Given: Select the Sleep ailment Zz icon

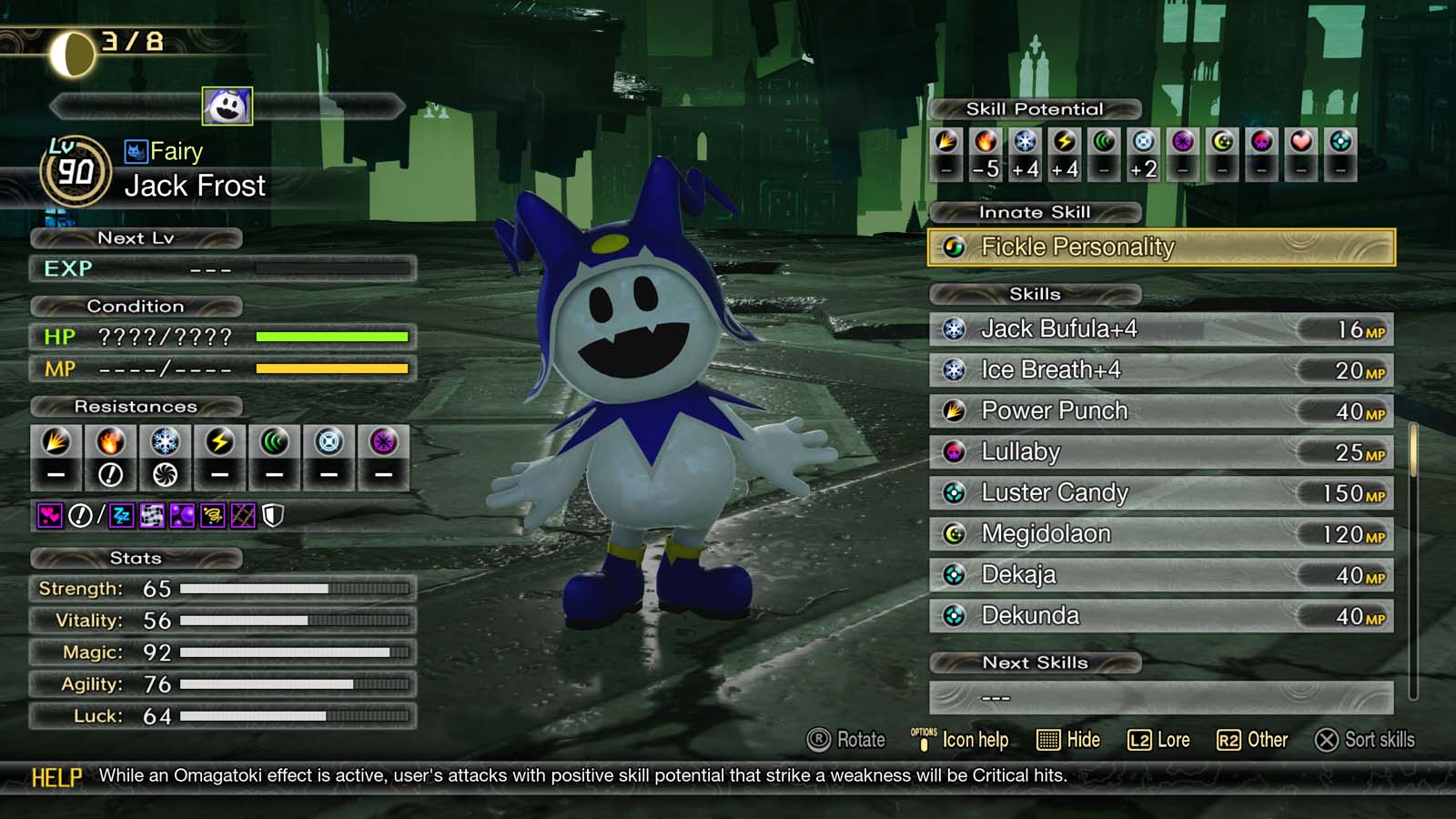Looking at the screenshot, I should [123, 516].
